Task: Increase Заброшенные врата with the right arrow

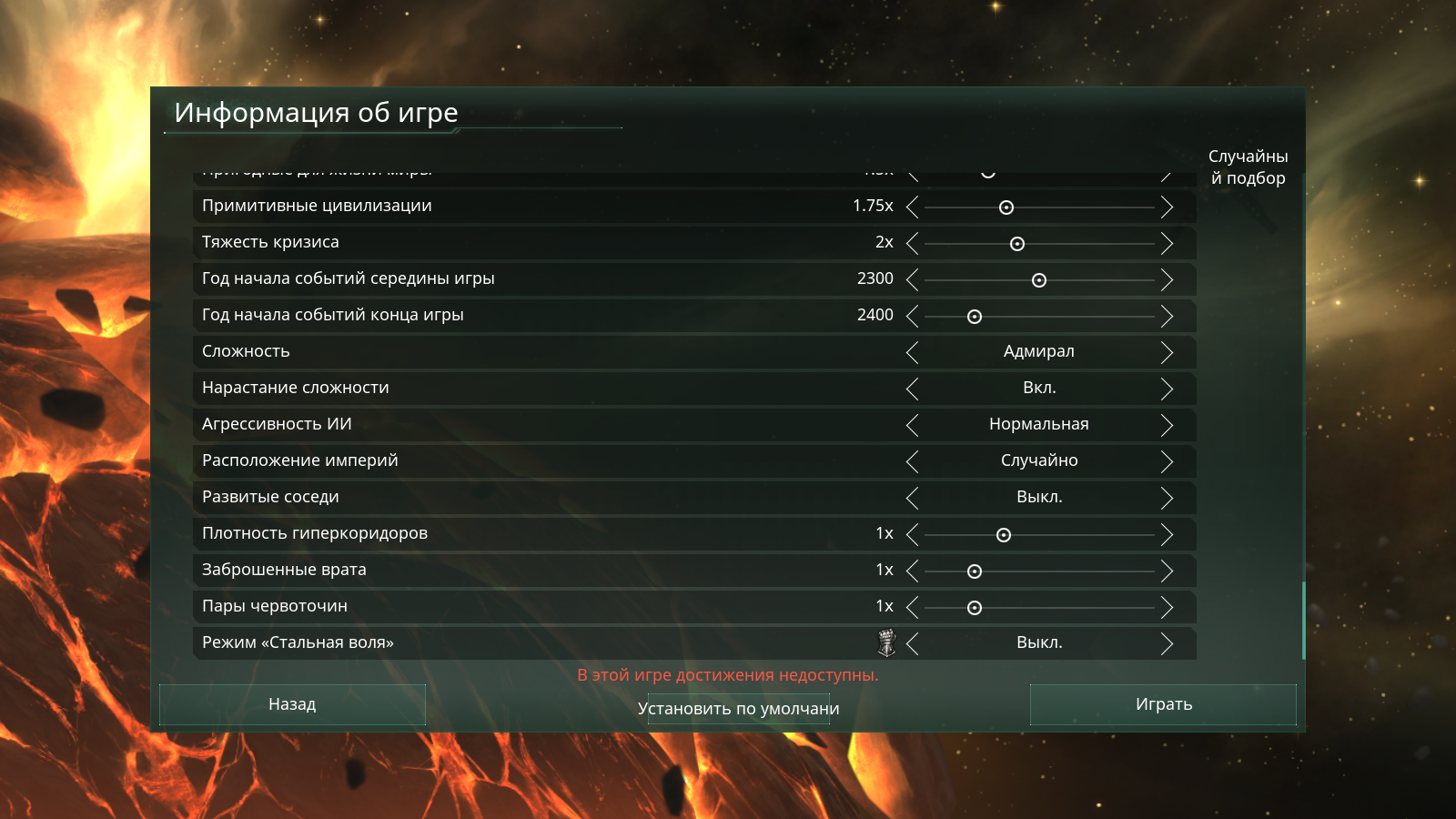Action: click(1167, 571)
